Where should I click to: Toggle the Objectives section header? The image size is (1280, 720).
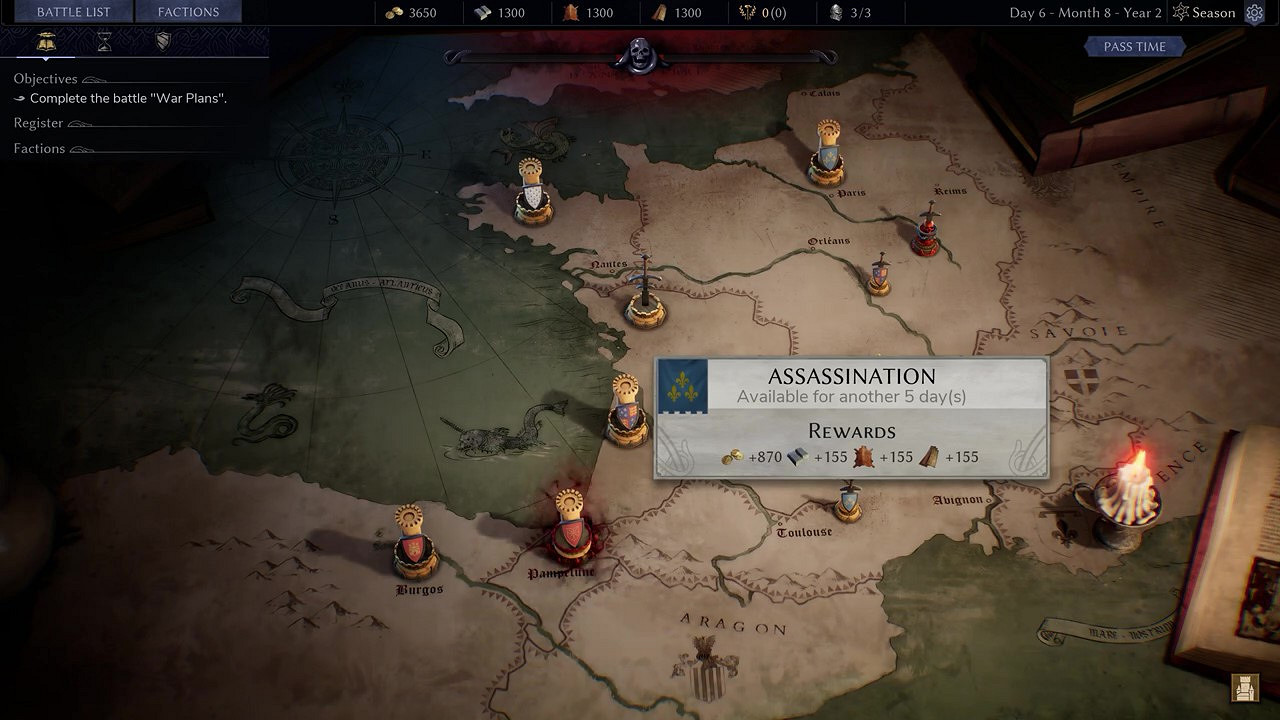pos(45,79)
